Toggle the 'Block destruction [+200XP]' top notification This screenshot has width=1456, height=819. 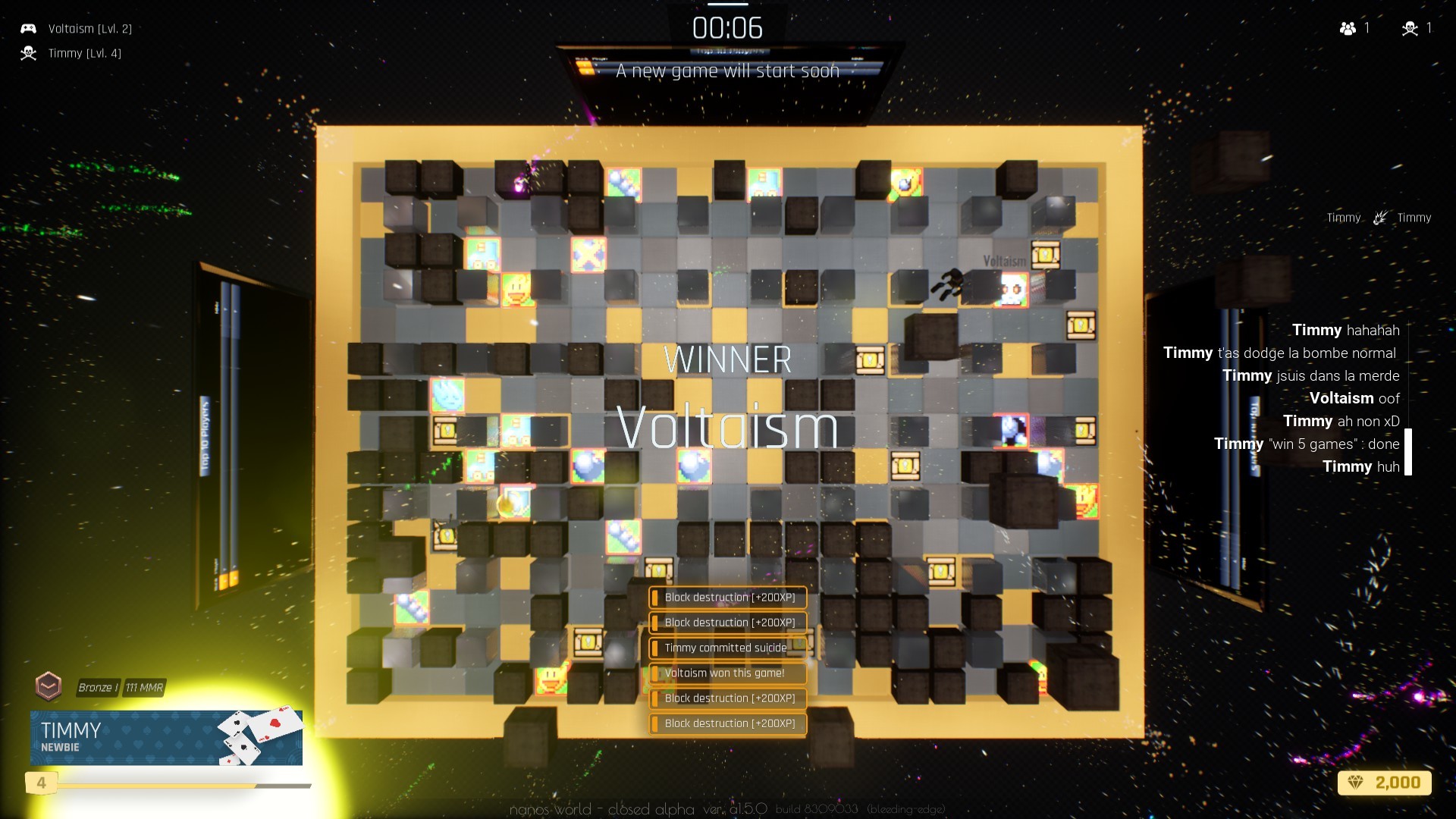tap(727, 597)
